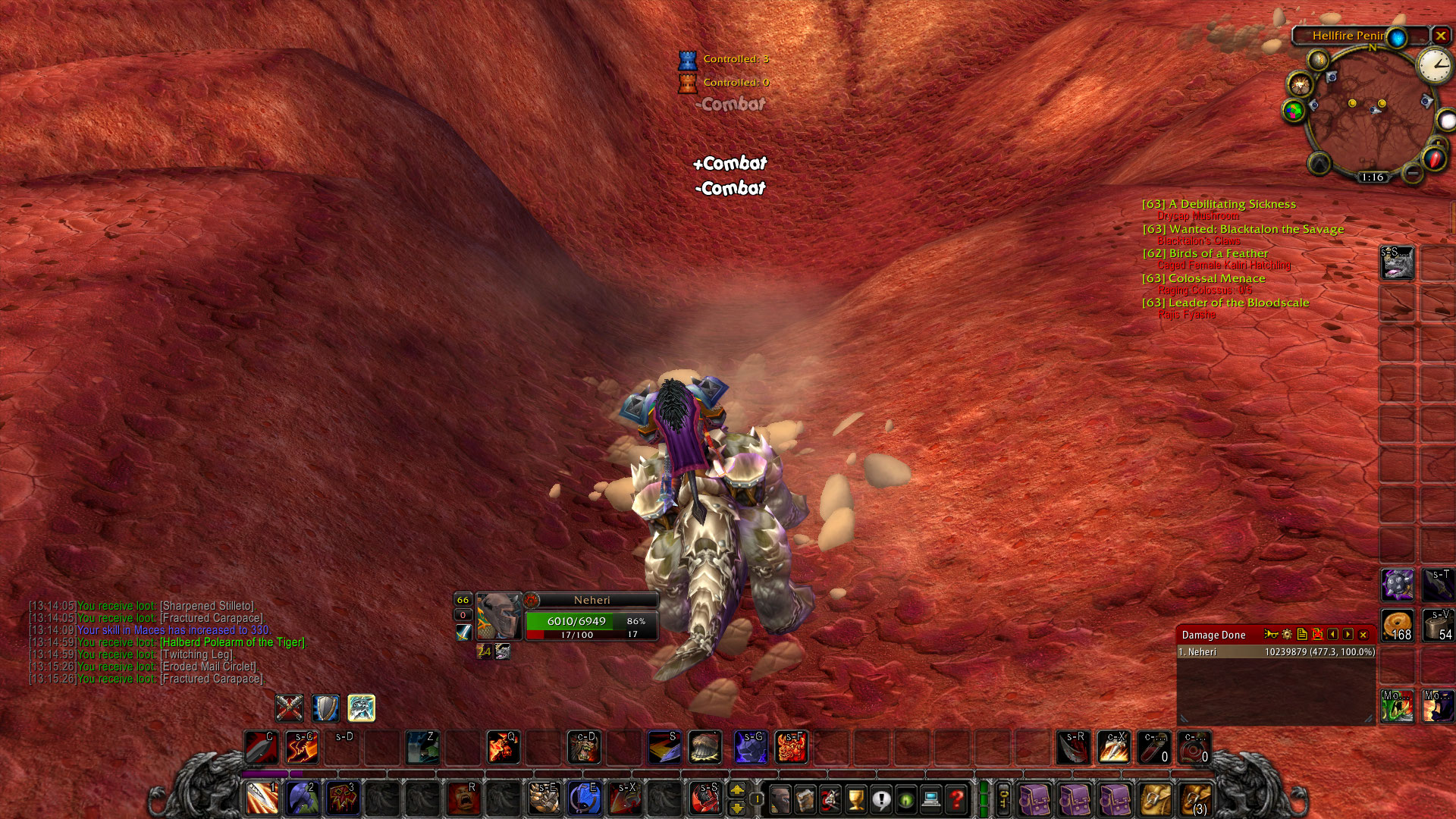Click the Halberd Polearm of the Tiger loot link

[231, 641]
